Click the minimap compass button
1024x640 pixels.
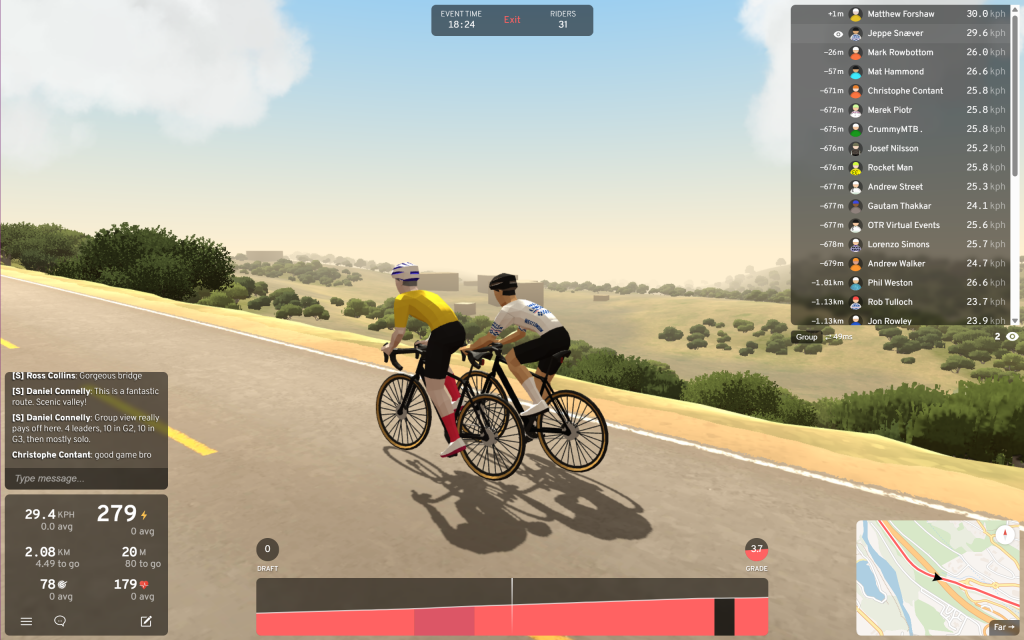pyautogui.click(x=1005, y=535)
